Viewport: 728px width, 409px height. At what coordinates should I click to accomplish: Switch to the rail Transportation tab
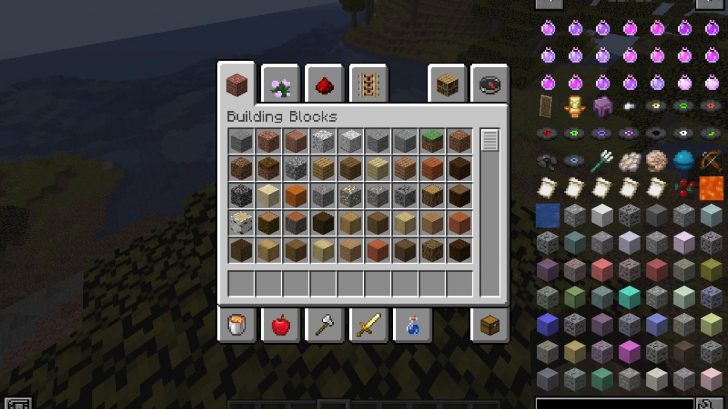pos(366,84)
